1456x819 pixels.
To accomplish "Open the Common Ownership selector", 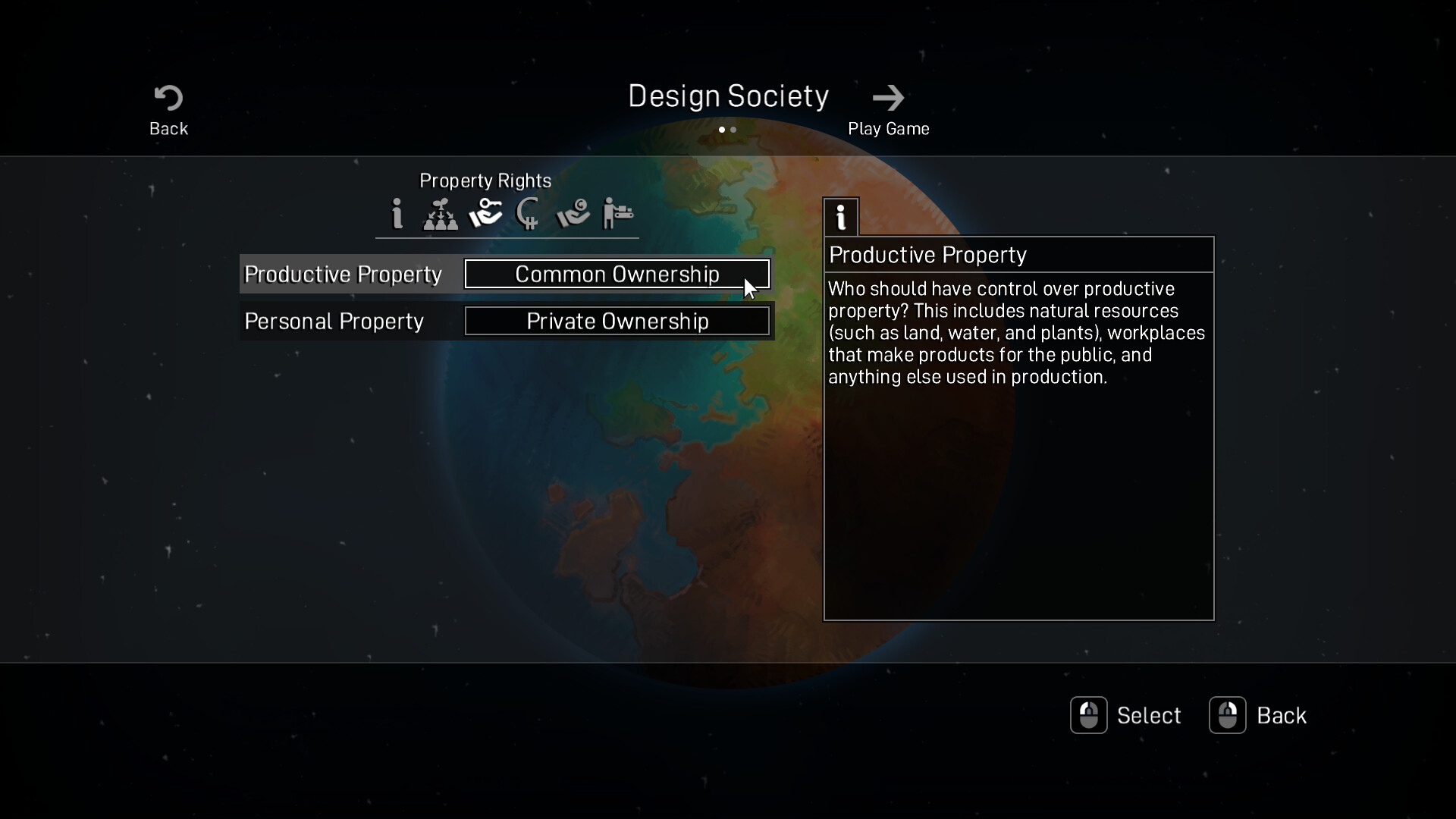I will coord(617,274).
